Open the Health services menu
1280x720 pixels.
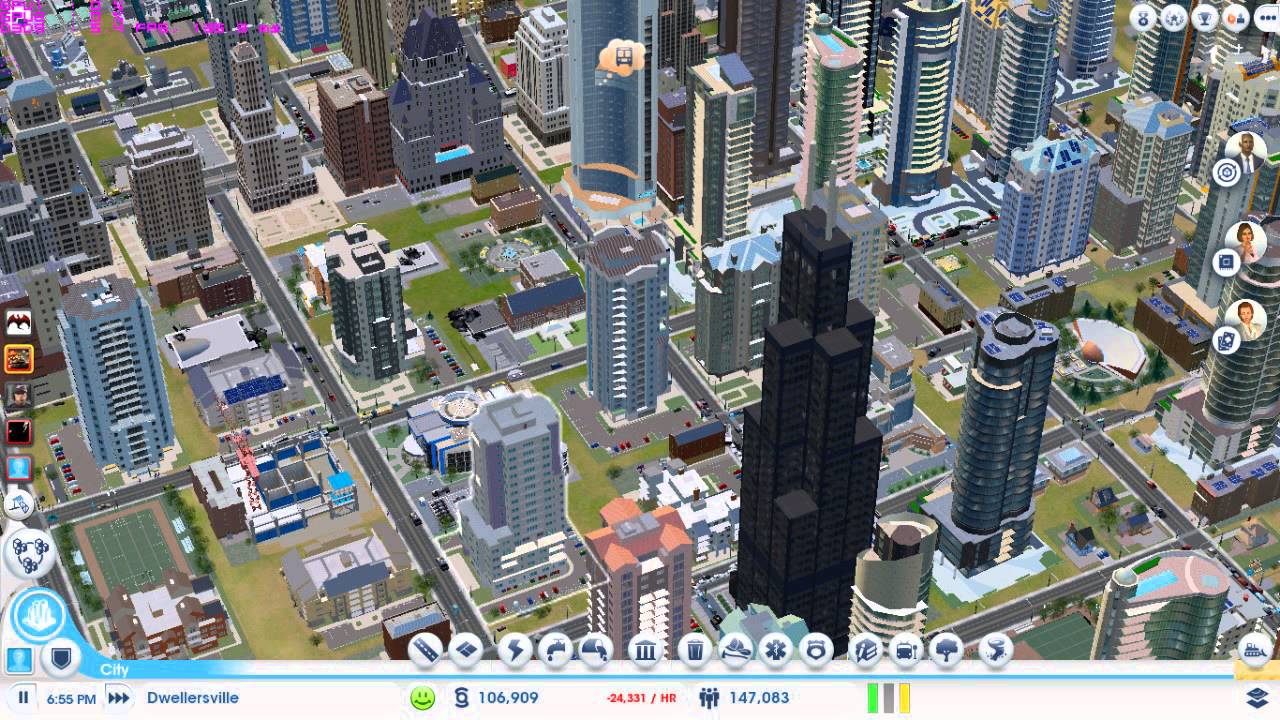[776, 650]
